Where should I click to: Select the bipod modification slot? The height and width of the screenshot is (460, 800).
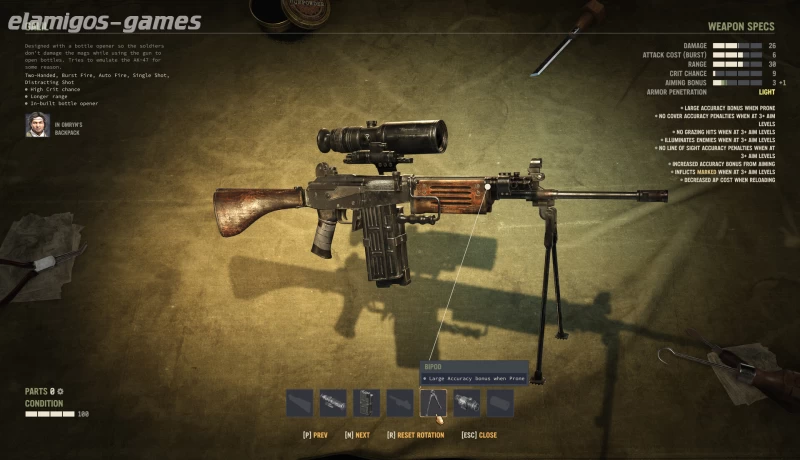click(433, 403)
